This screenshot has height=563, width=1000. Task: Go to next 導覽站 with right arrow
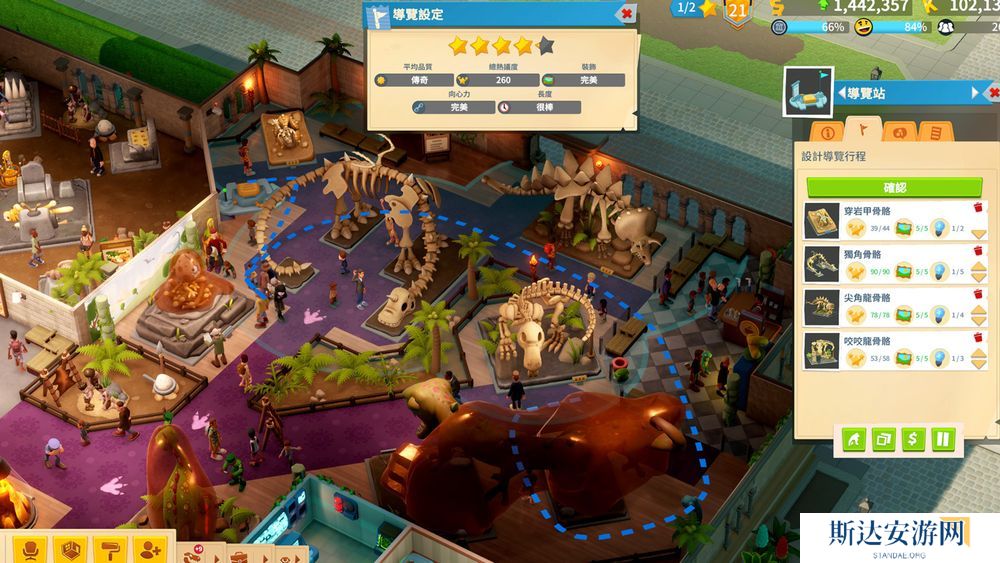point(977,93)
